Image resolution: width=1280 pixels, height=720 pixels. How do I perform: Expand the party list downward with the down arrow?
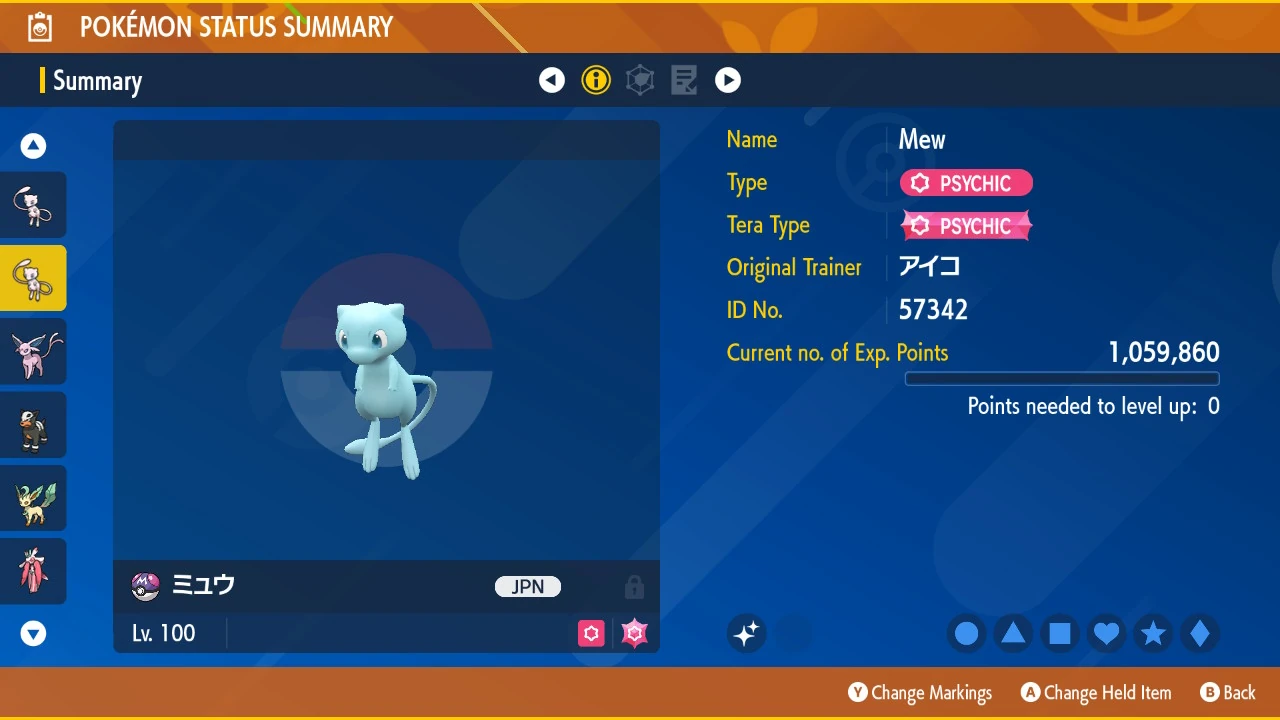pyautogui.click(x=33, y=633)
